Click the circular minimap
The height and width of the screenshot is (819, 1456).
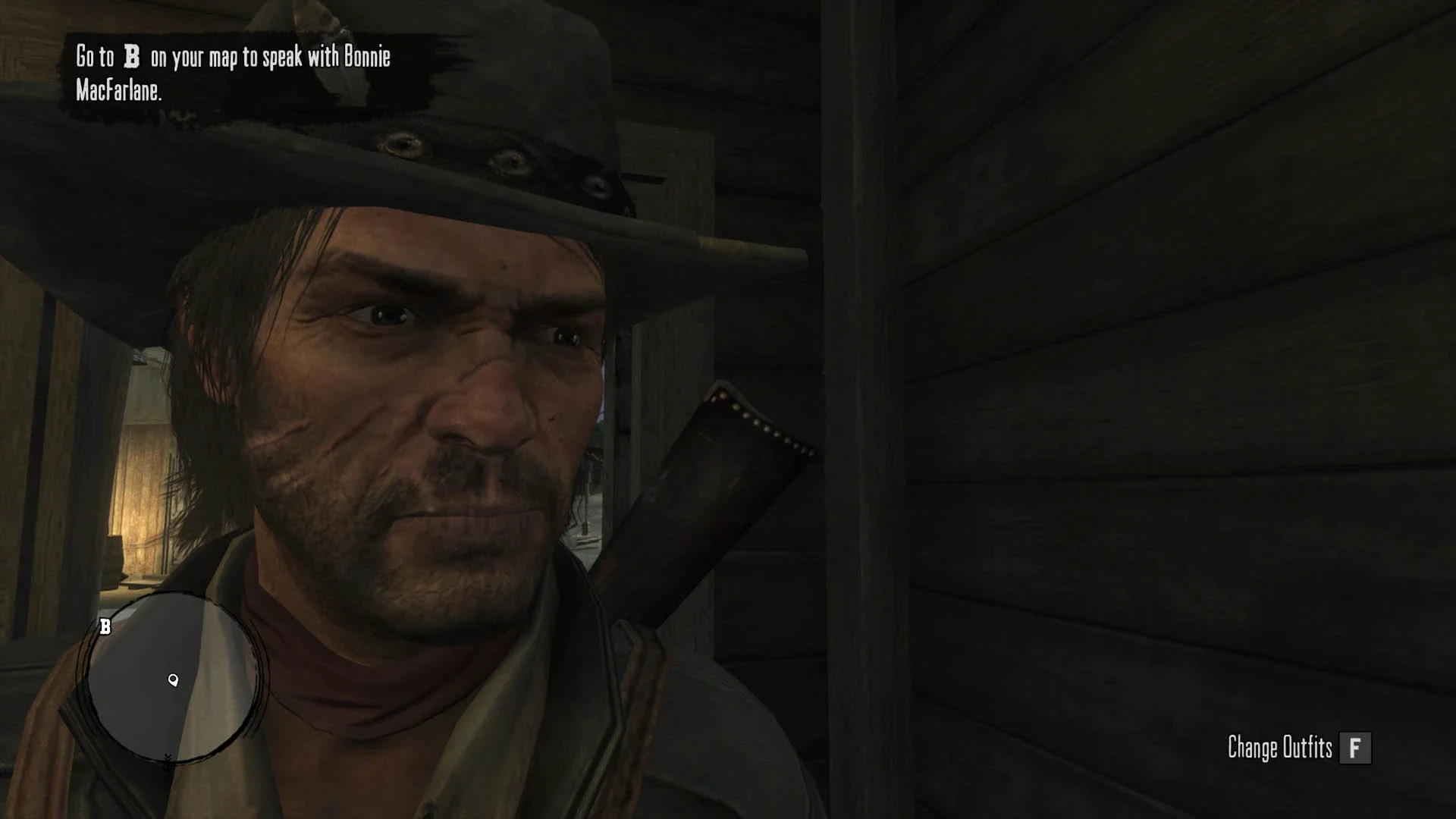click(173, 678)
